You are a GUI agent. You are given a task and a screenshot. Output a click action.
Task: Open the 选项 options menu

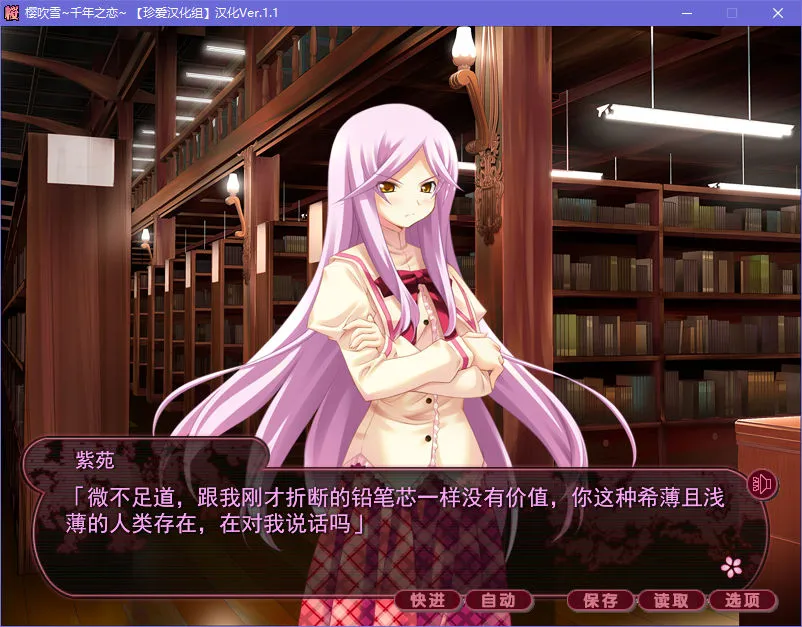click(x=743, y=600)
